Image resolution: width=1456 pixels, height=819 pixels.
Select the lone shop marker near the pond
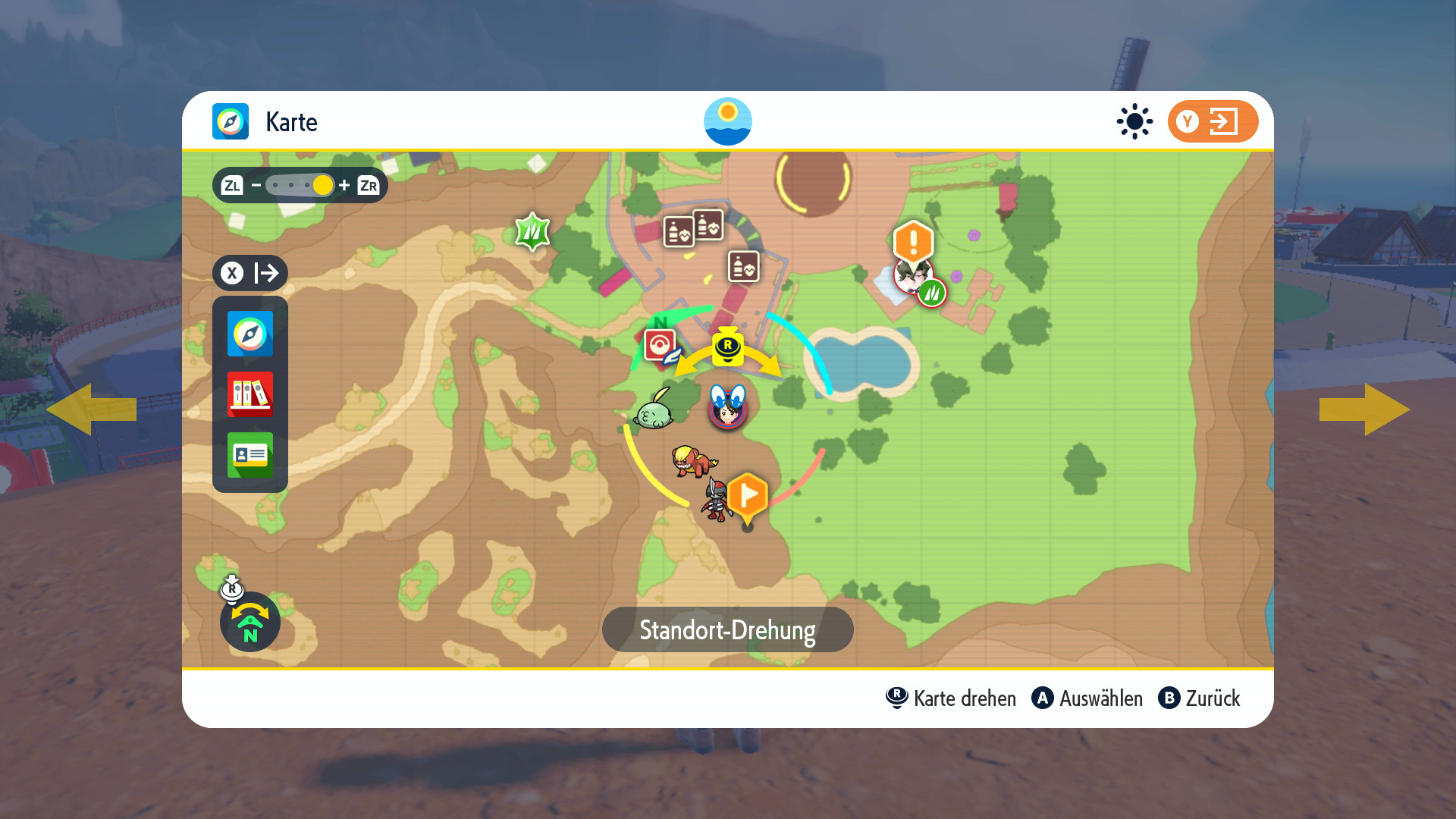[744, 267]
